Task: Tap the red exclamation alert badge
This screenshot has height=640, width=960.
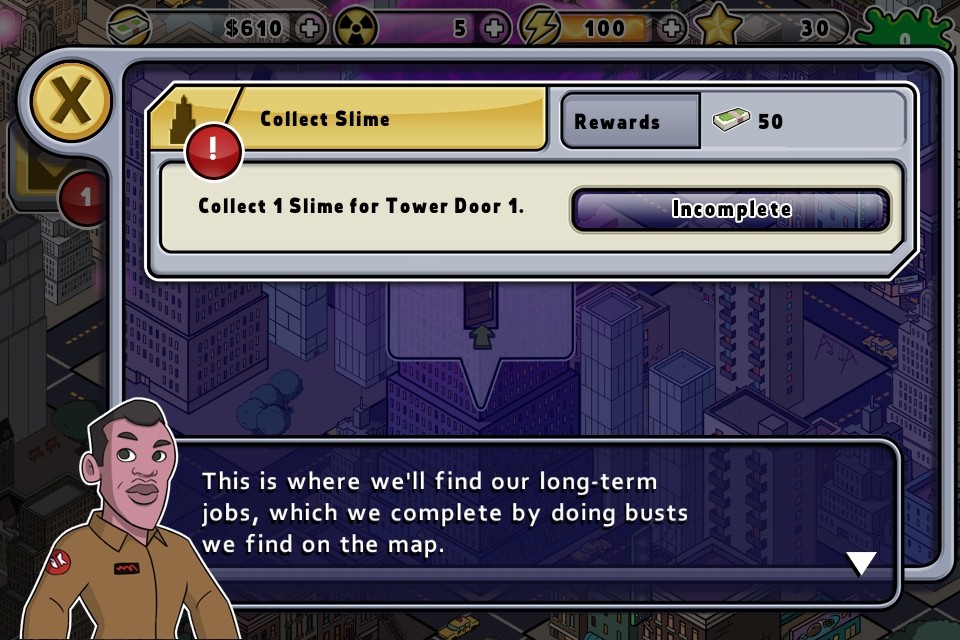Action: pyautogui.click(x=212, y=152)
